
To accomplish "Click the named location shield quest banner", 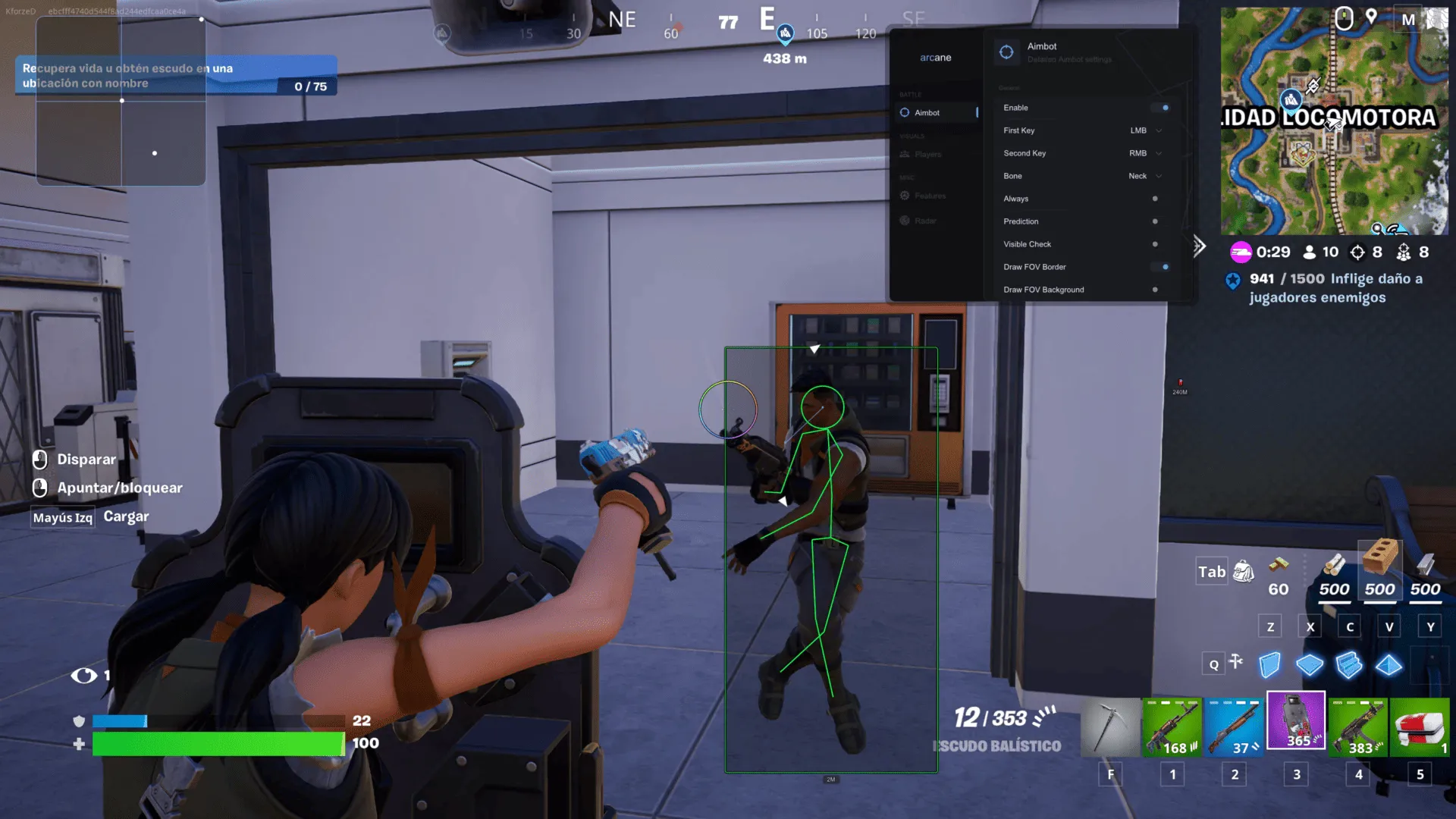I will [176, 76].
